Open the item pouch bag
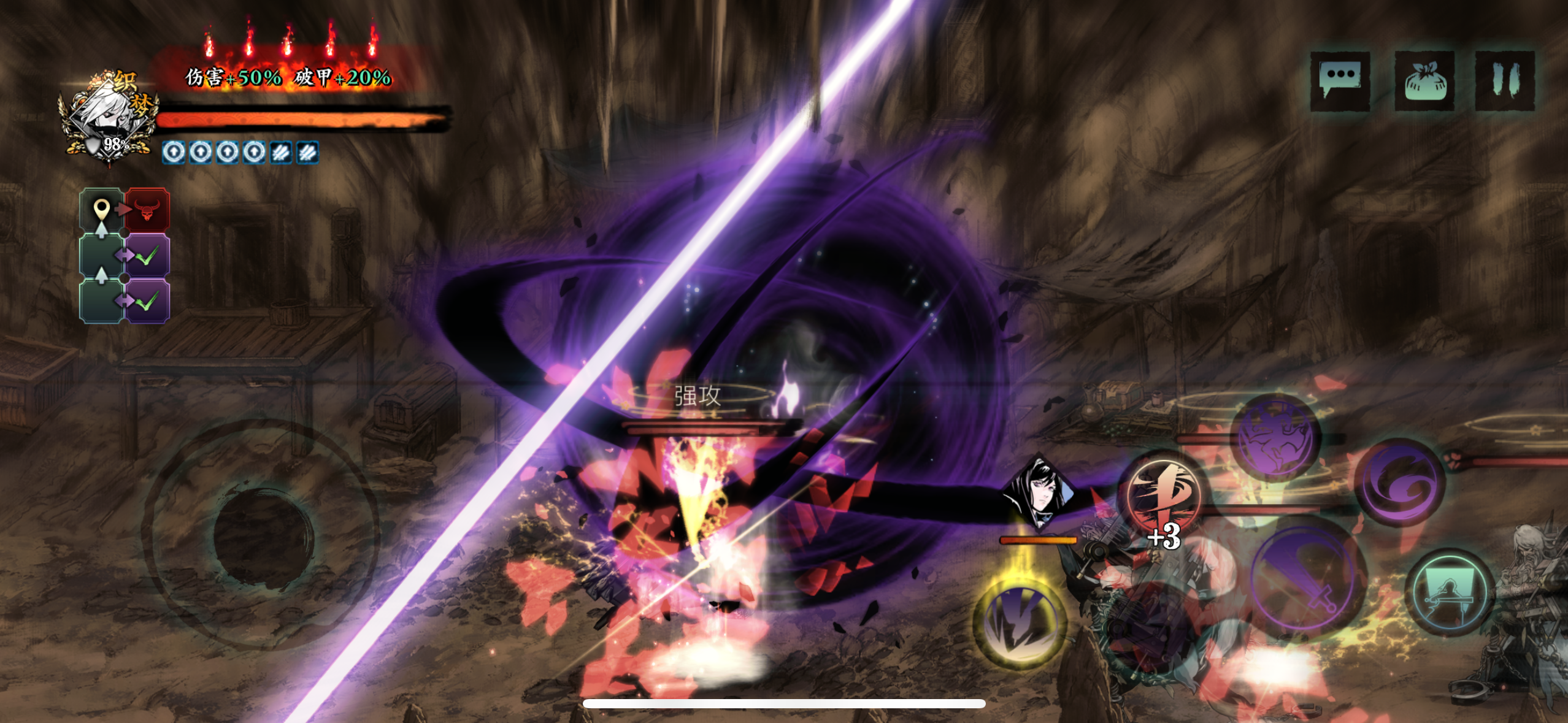Viewport: 1568px width, 723px height. pos(1424,80)
